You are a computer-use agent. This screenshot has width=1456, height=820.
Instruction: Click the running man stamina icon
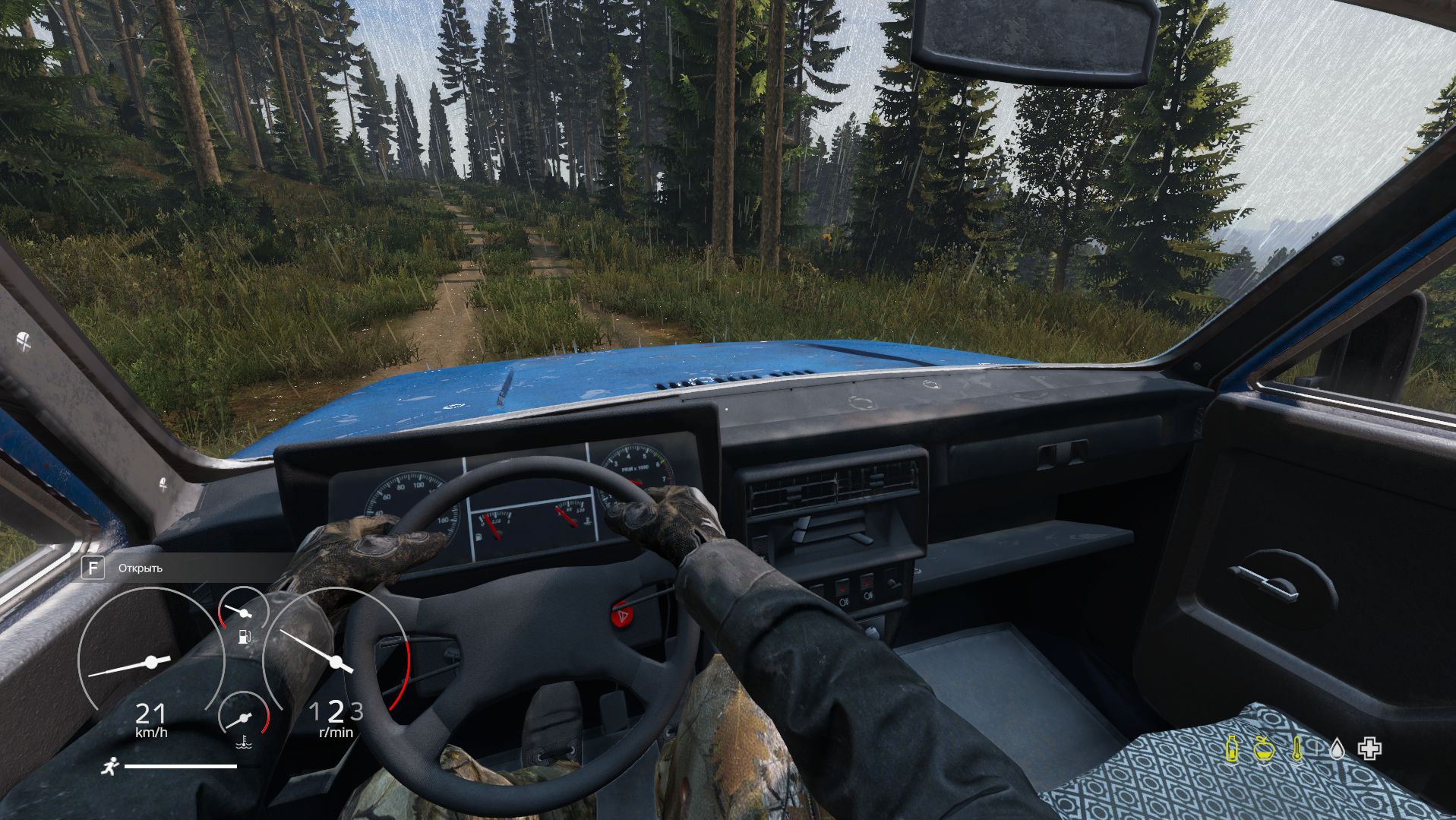(x=110, y=766)
